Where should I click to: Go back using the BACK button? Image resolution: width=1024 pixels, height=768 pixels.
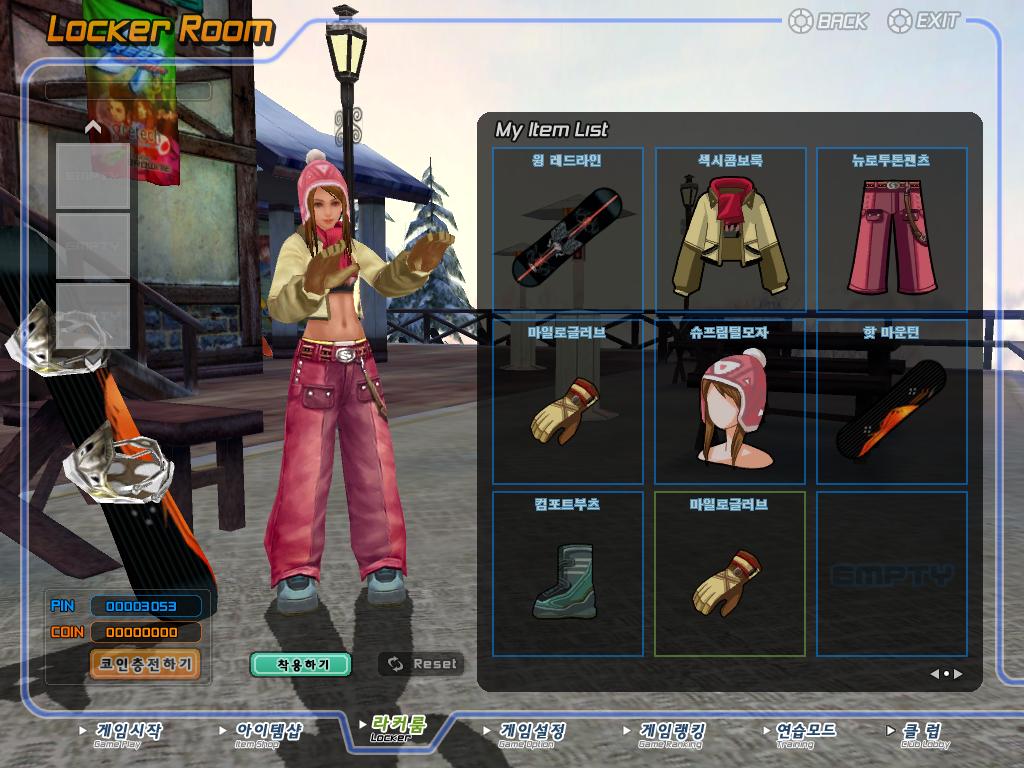click(829, 21)
